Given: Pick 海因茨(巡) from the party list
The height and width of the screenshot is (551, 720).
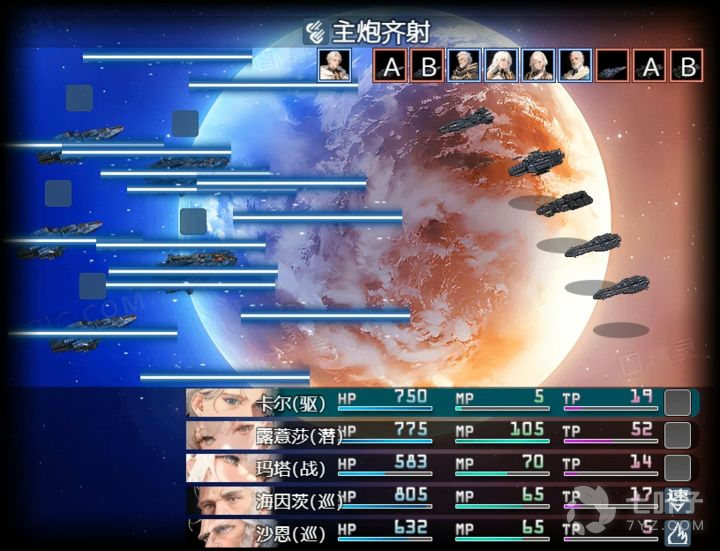Looking at the screenshot, I should click(x=440, y=499).
